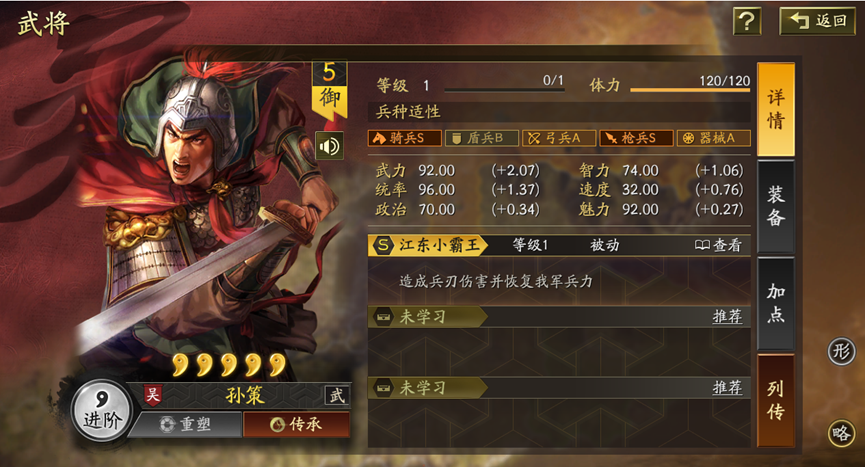This screenshot has height=467, width=865.
Task: Play the general's voice speaker icon
Action: 328,146
